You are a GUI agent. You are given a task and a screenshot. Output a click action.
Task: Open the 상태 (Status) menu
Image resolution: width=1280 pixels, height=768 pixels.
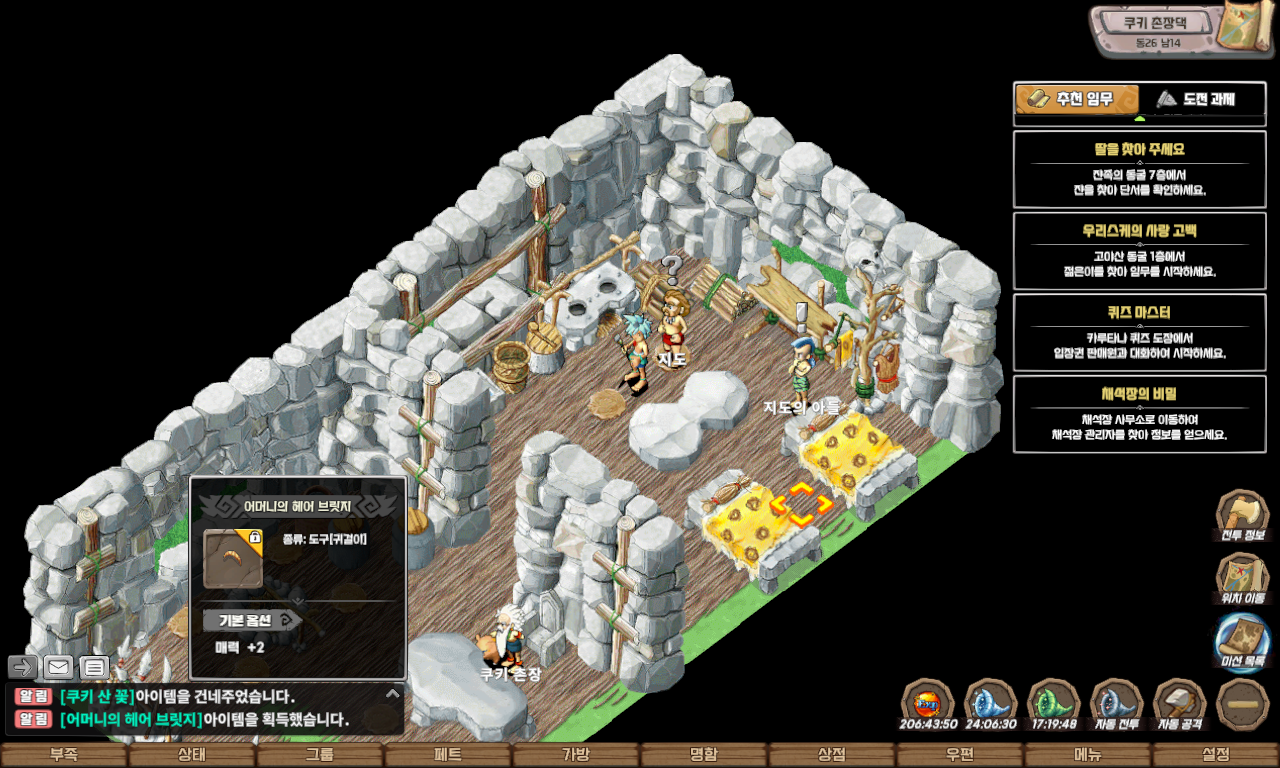pos(192,755)
